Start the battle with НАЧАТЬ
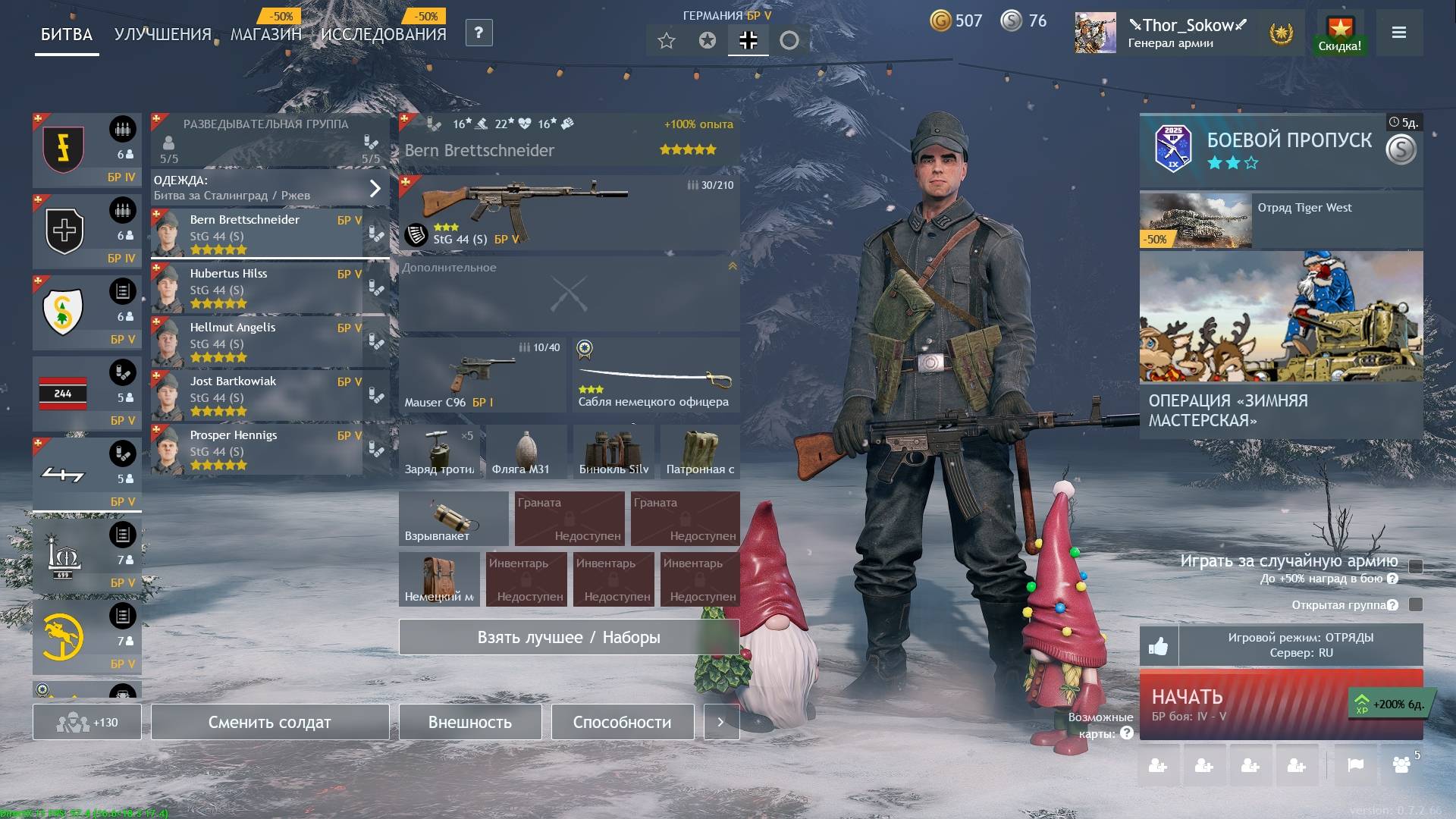1456x819 pixels. click(1244, 704)
